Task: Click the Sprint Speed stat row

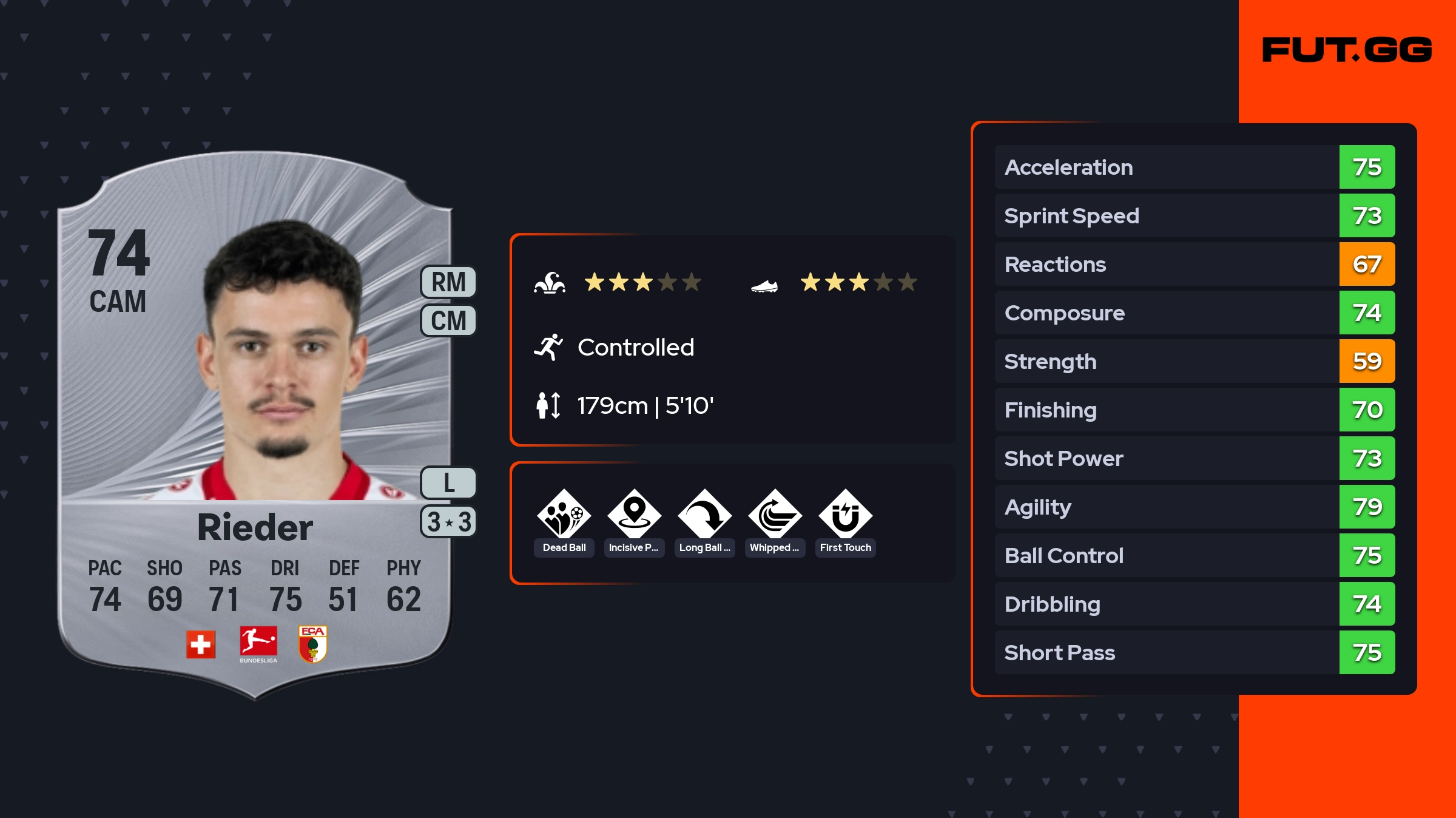Action: [x=1194, y=215]
